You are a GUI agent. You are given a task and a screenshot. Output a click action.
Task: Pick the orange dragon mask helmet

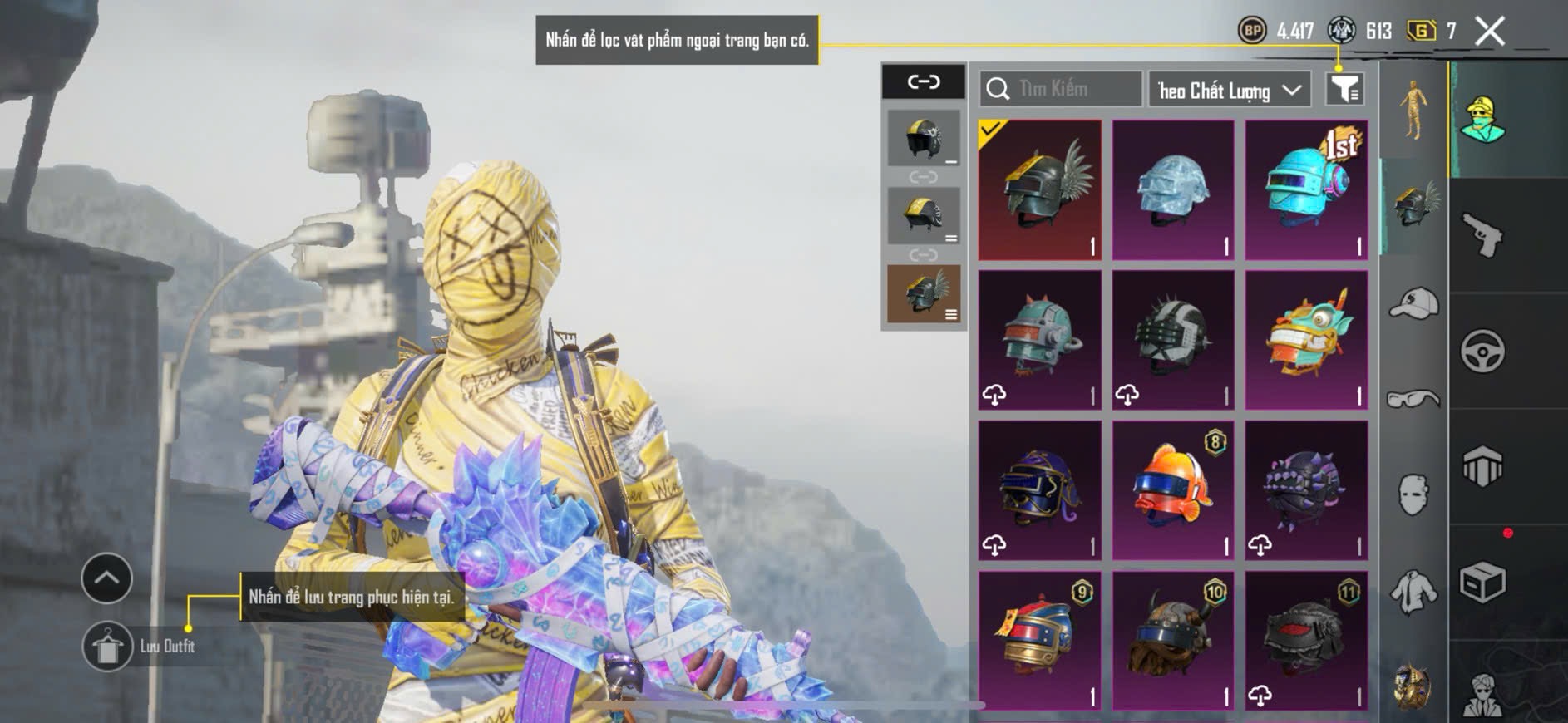click(x=1306, y=339)
